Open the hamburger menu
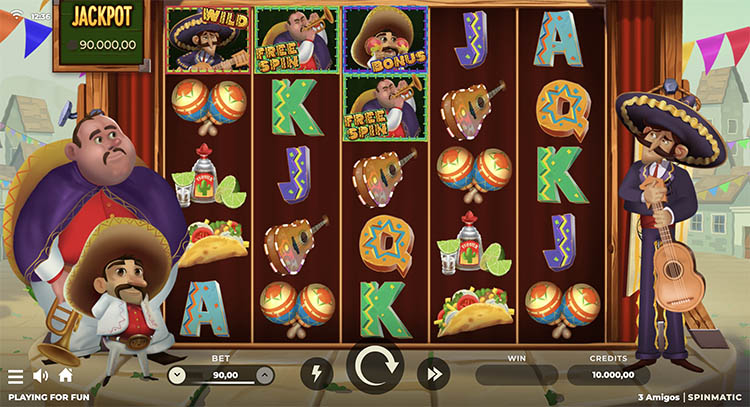Image resolution: width=750 pixels, height=407 pixels. (x=15, y=377)
